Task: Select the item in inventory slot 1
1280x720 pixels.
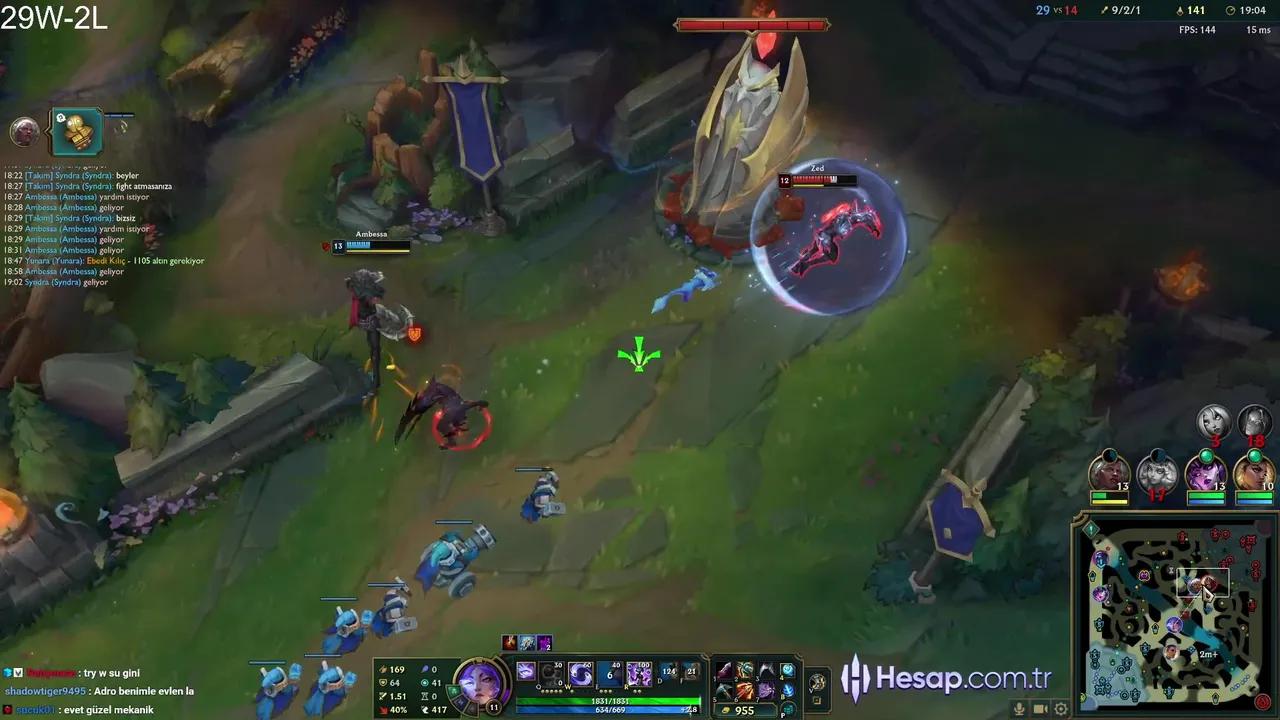Action: coord(726,670)
